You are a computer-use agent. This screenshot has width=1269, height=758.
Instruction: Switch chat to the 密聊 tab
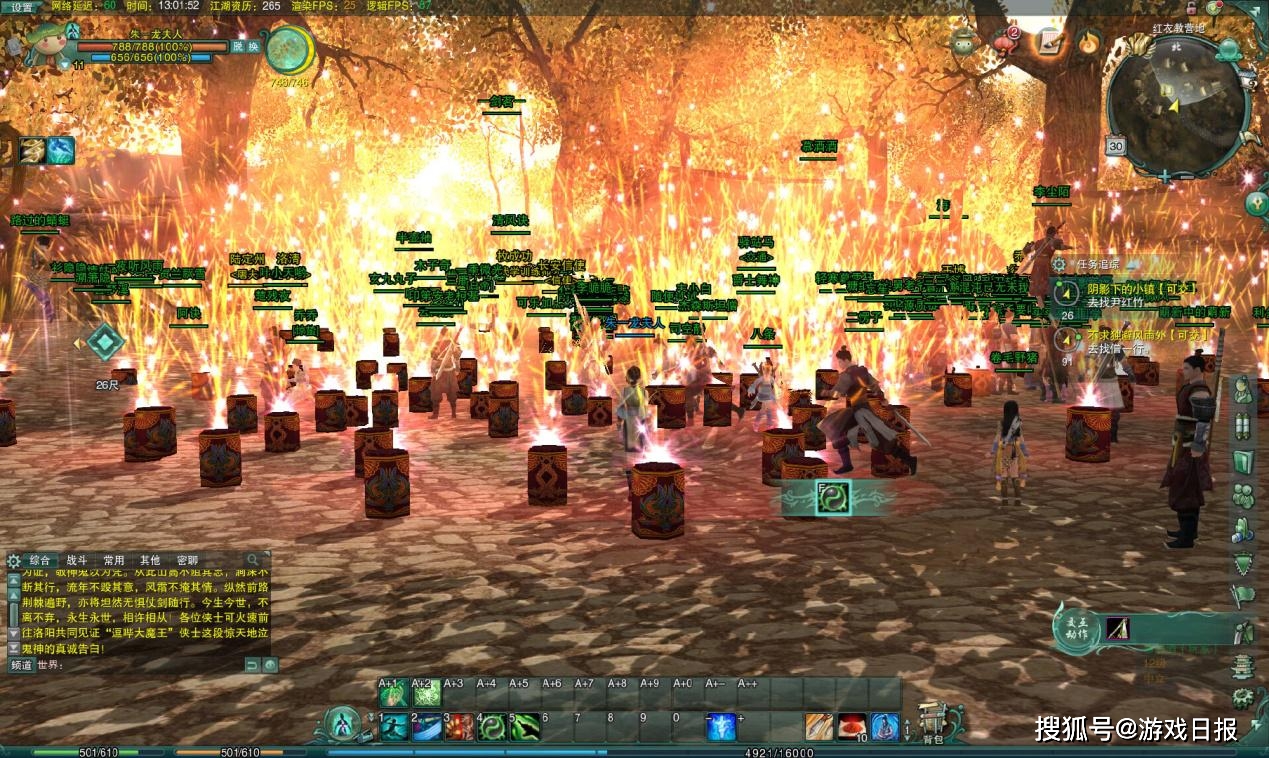tap(187, 560)
